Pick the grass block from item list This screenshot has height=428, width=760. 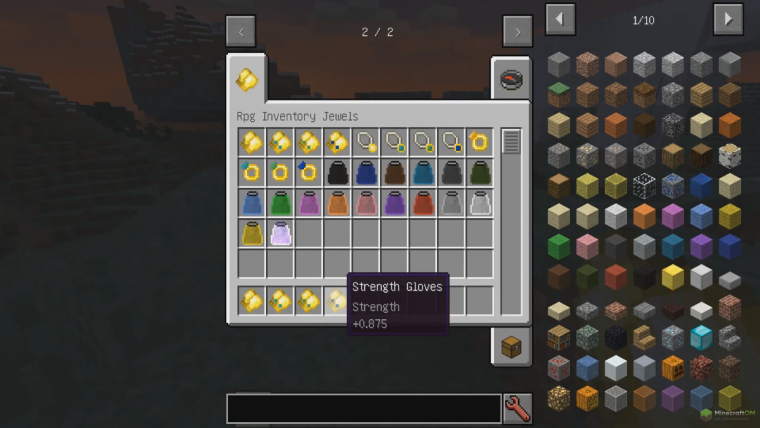coord(559,94)
